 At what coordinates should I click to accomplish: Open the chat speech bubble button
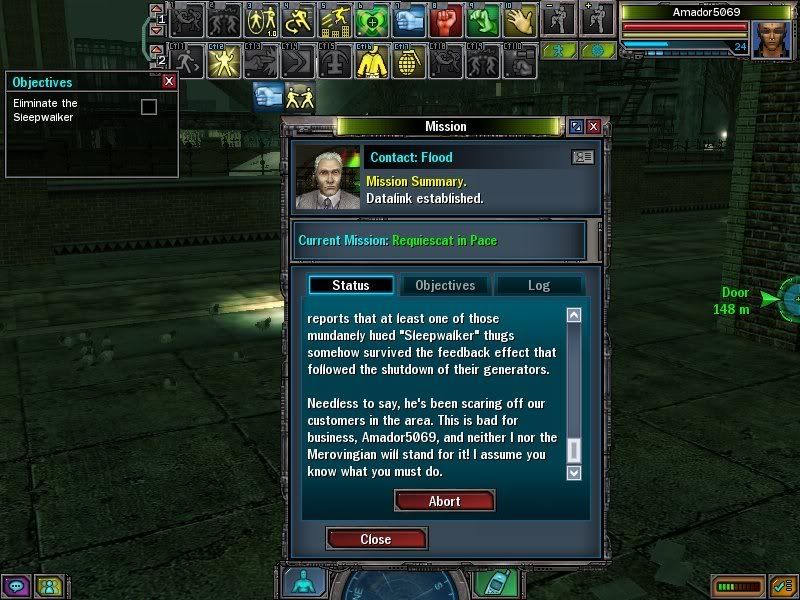[x=16, y=586]
